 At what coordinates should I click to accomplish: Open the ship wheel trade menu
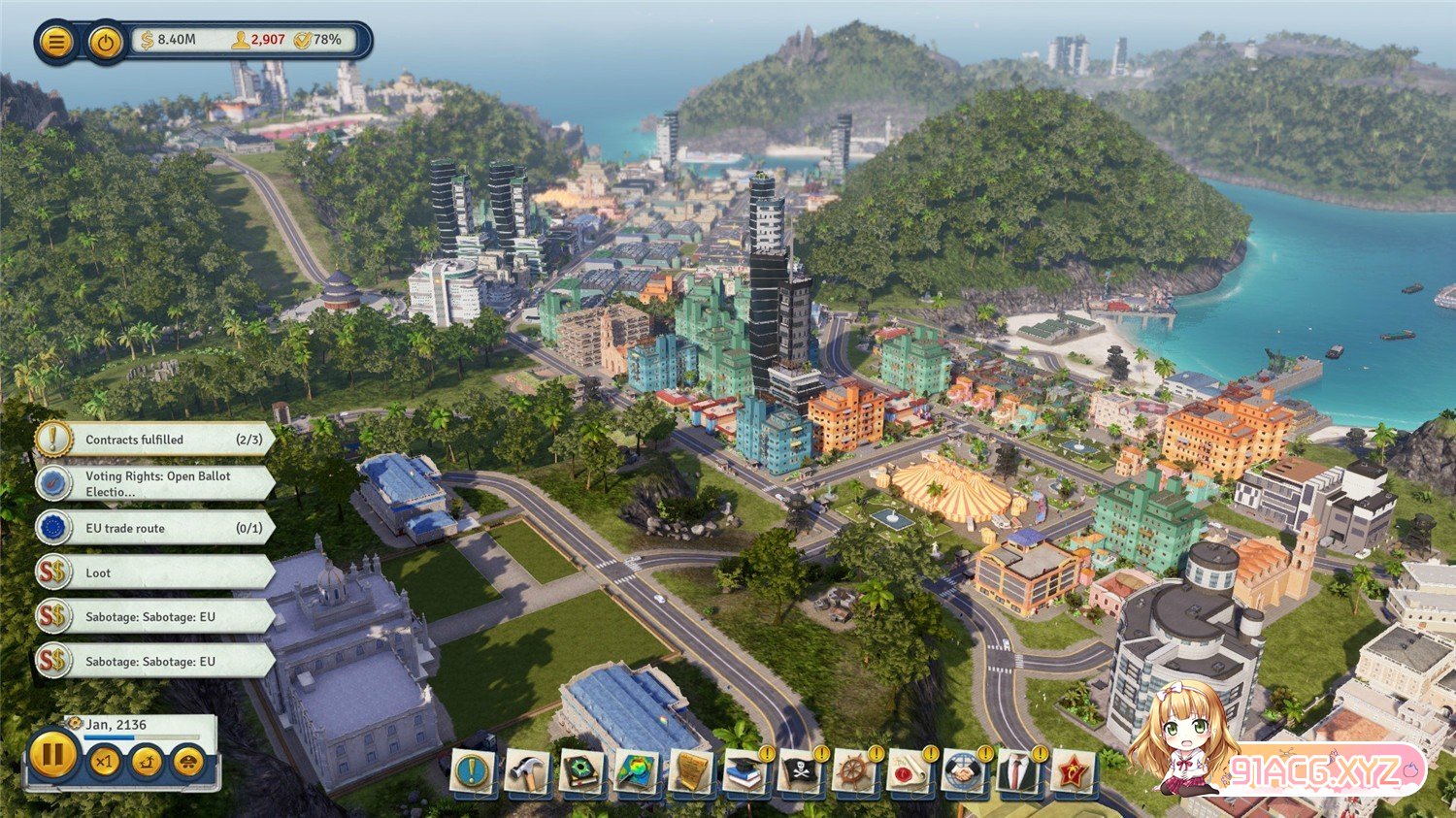point(853,772)
